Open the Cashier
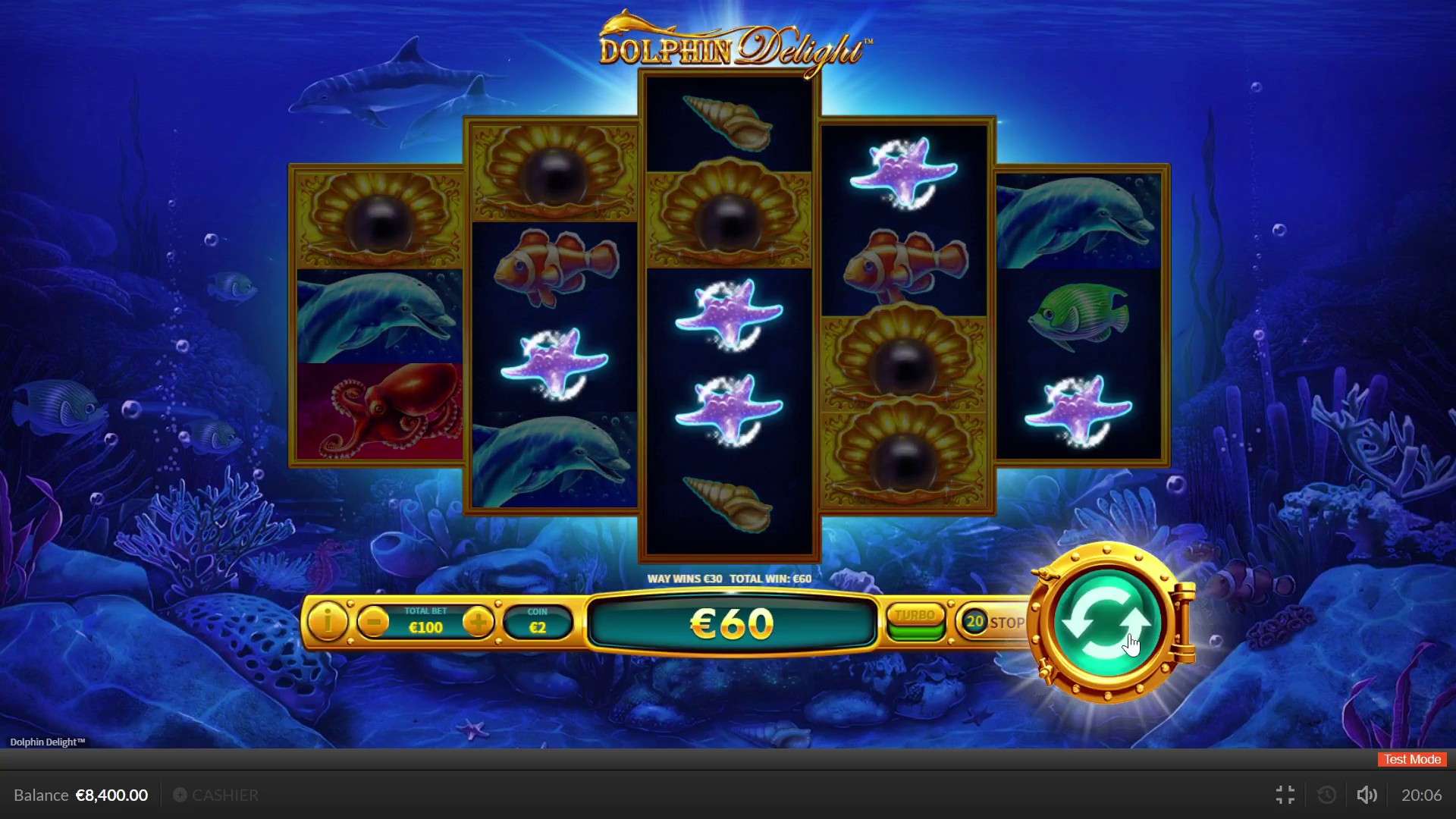 click(x=216, y=795)
